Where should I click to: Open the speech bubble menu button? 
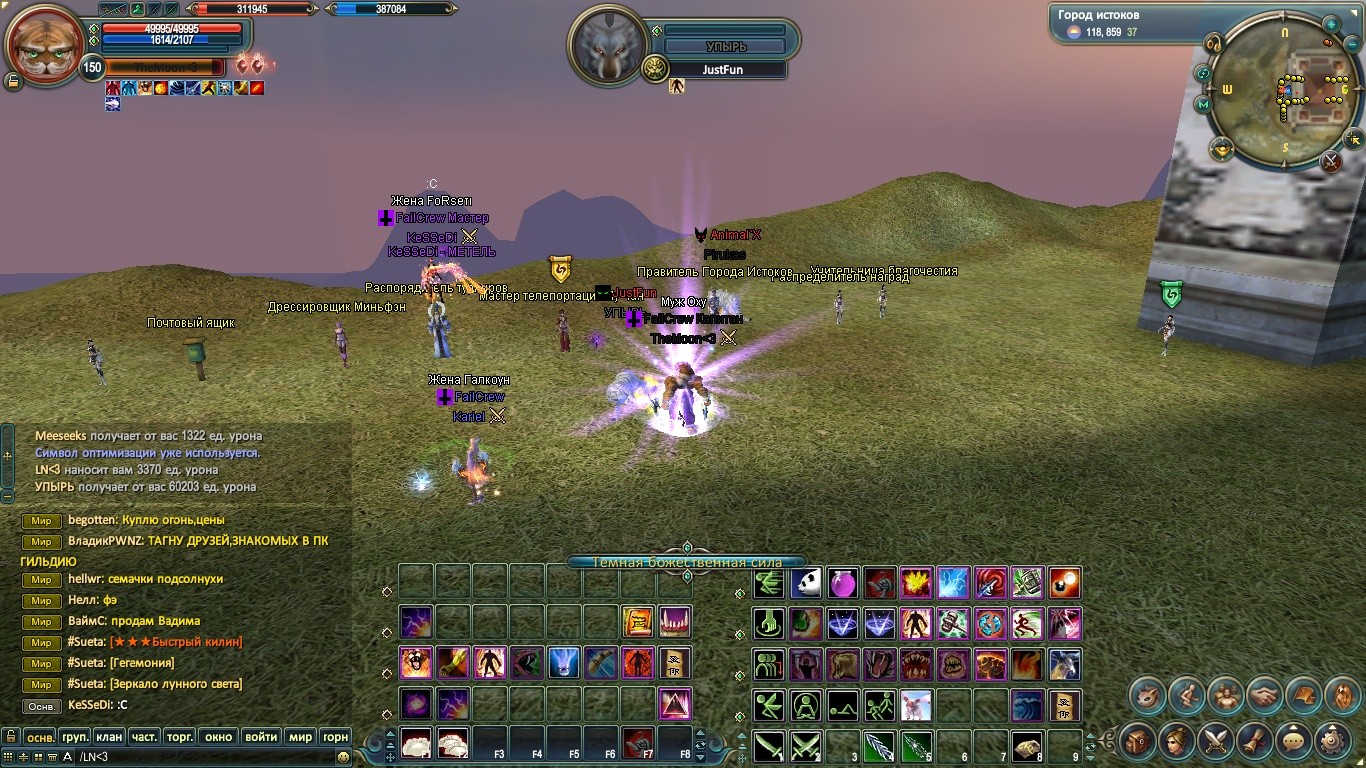click(x=1294, y=741)
